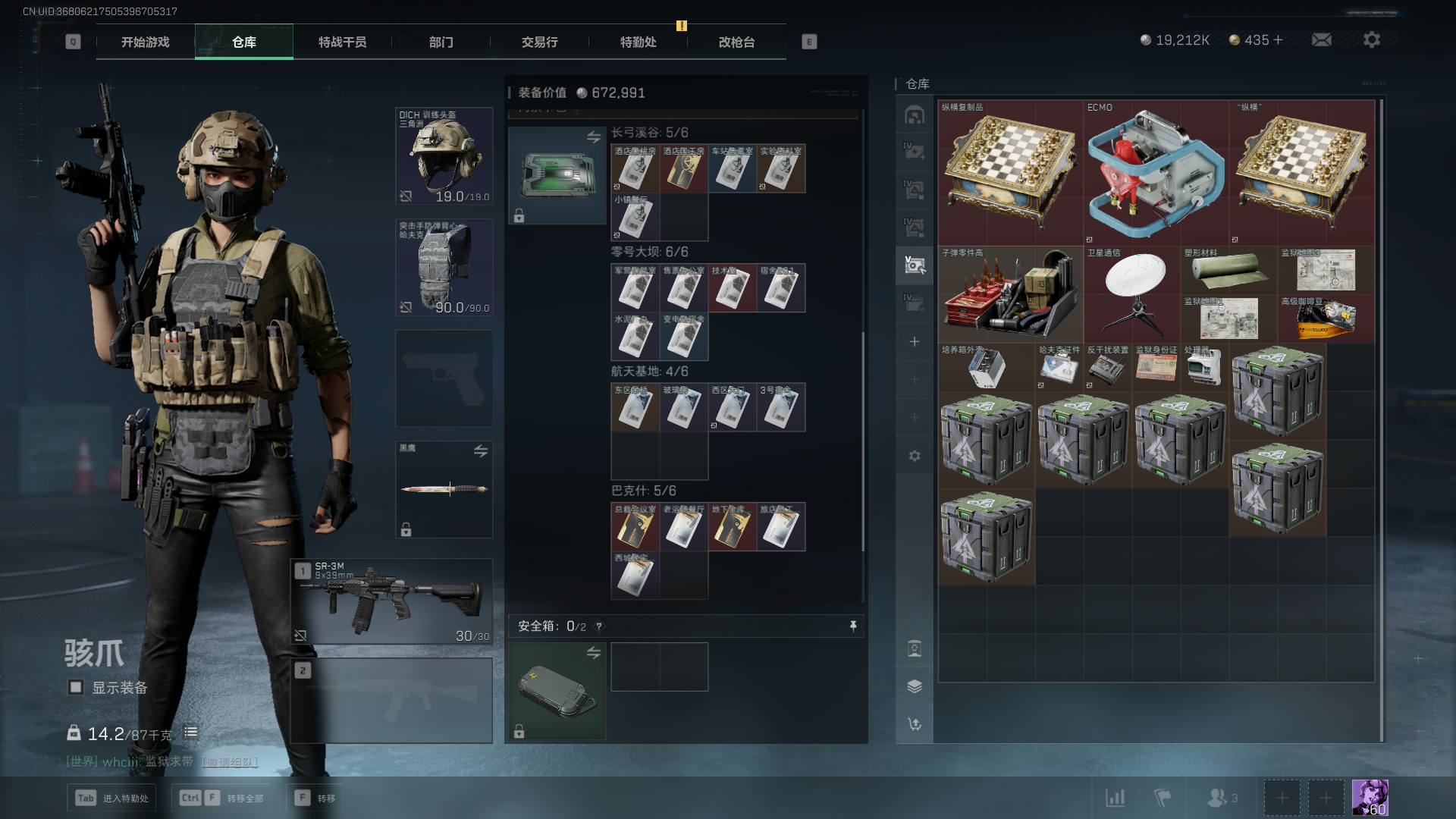Viewport: 1456px width, 819px height.
Task: Switch to the 特战干员 tab
Action: click(342, 42)
